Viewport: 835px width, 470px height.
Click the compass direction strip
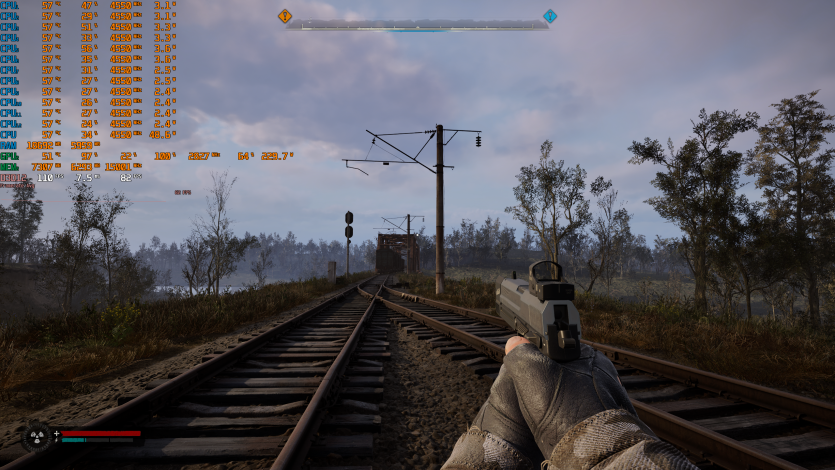point(417,25)
